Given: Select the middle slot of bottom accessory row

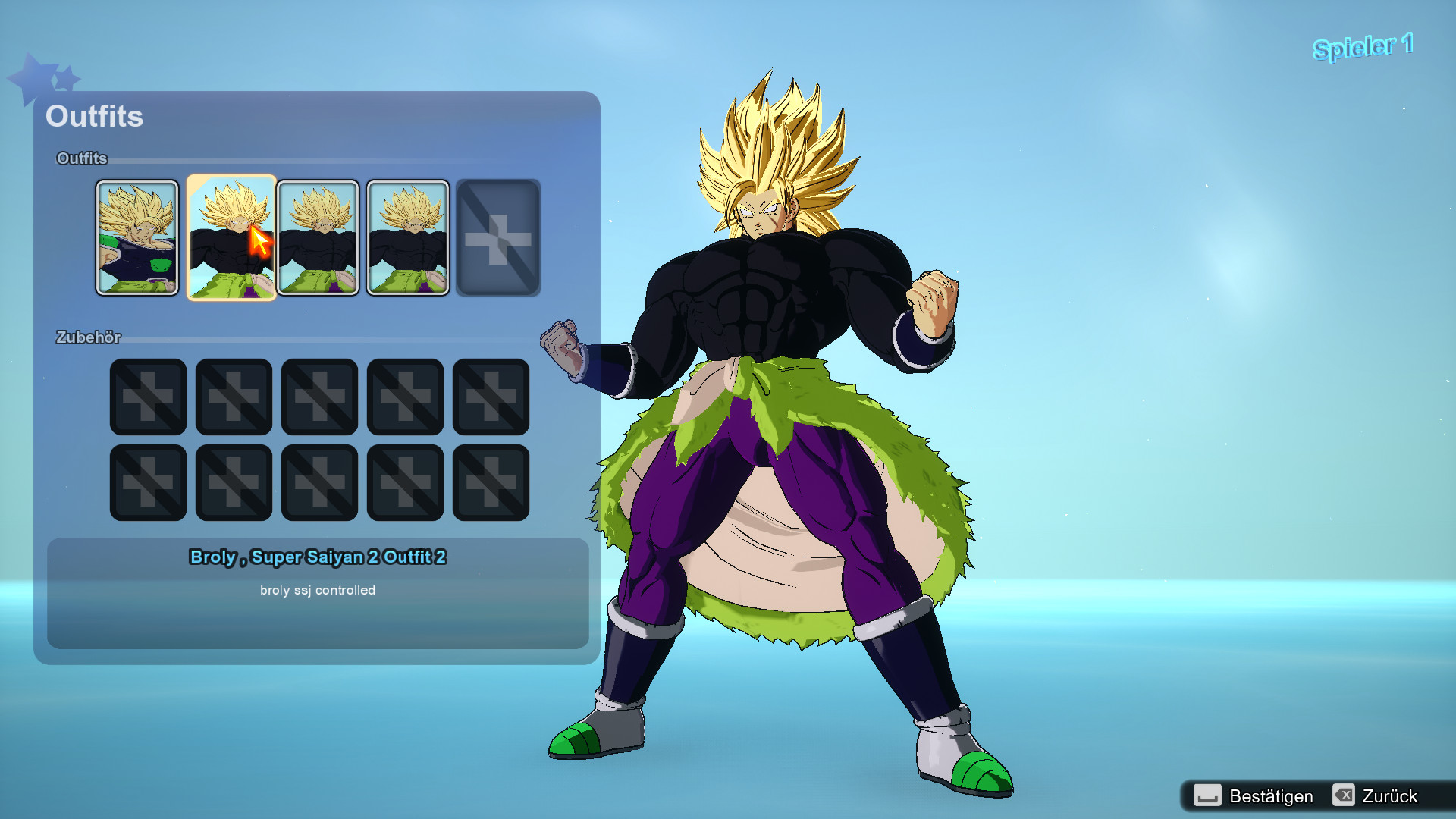Looking at the screenshot, I should tap(318, 482).
